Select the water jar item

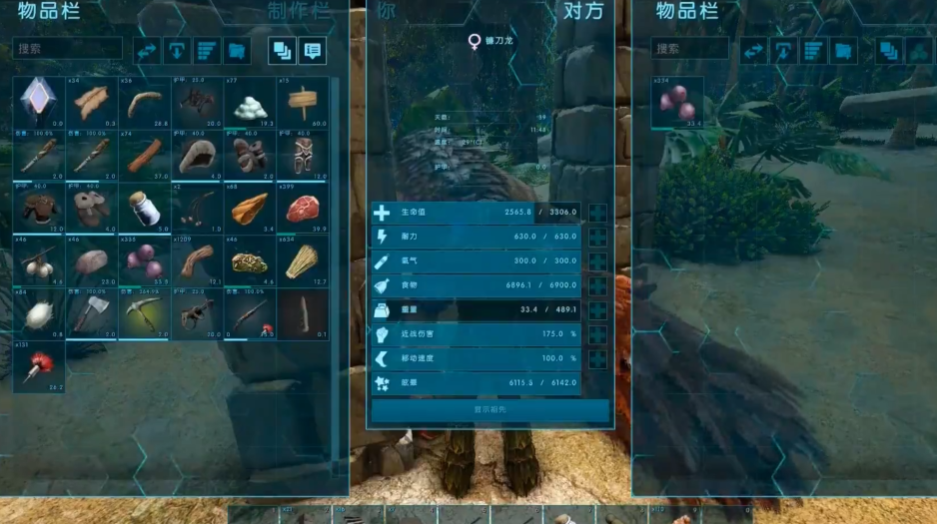(144, 208)
